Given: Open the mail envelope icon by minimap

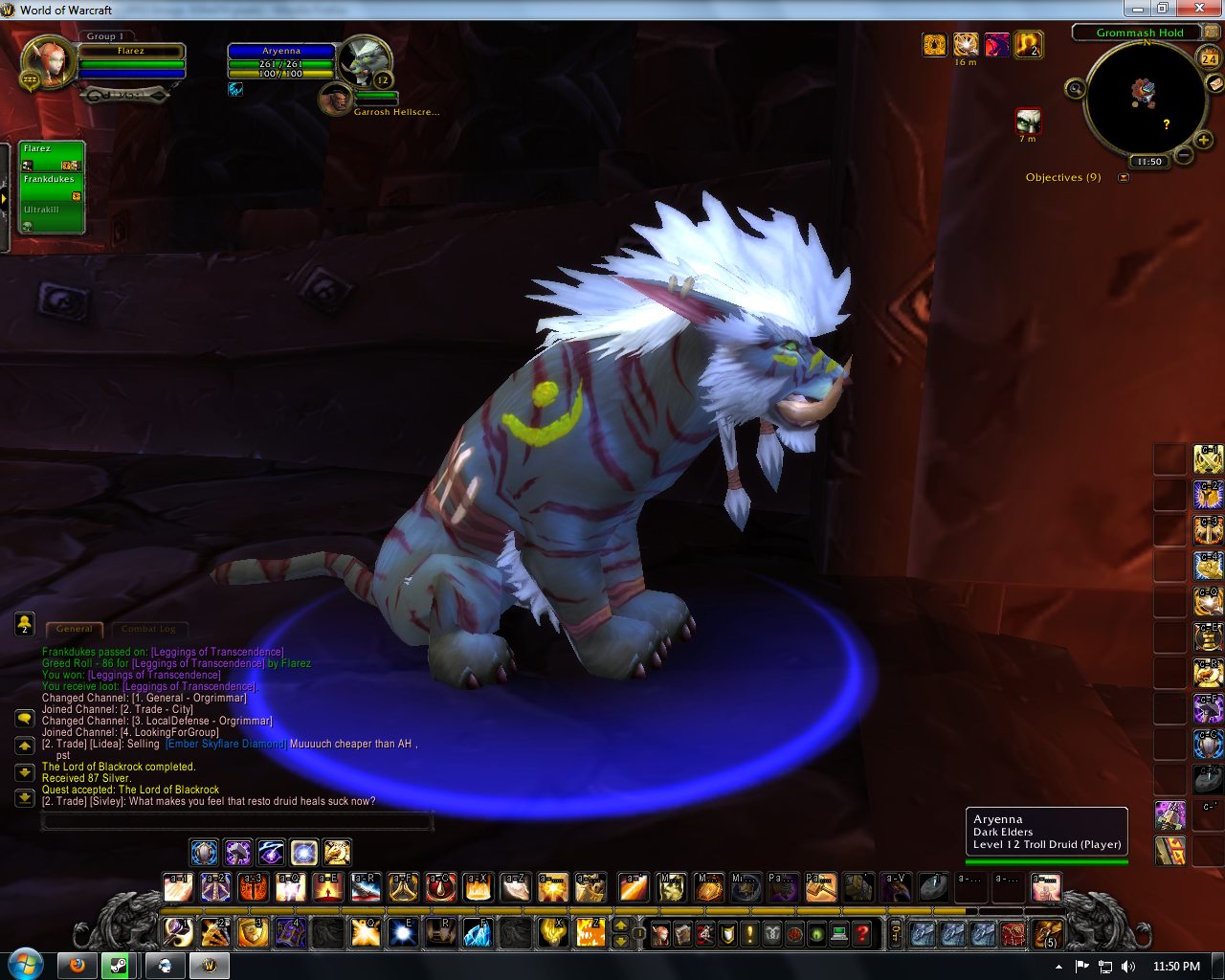Looking at the screenshot, I should coord(1214,83).
